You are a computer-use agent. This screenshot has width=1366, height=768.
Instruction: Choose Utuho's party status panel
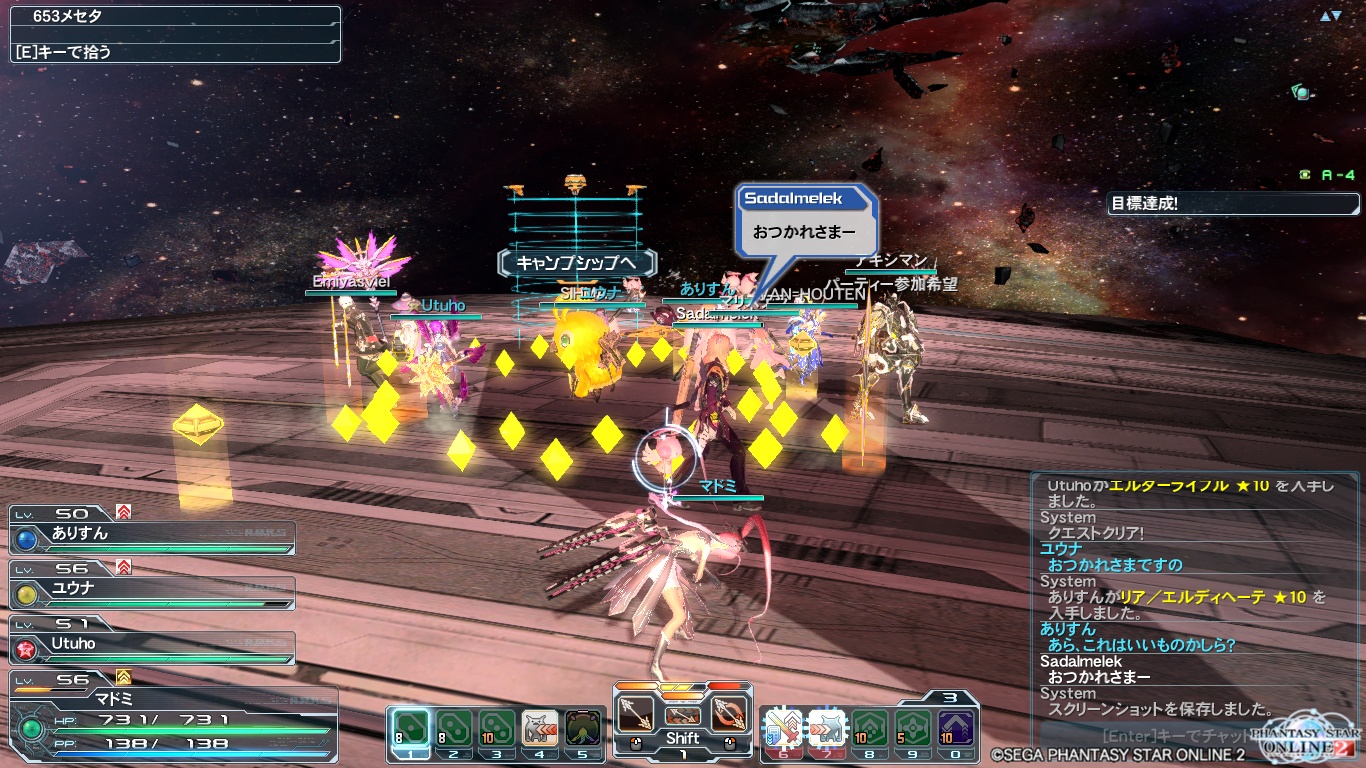click(x=152, y=645)
